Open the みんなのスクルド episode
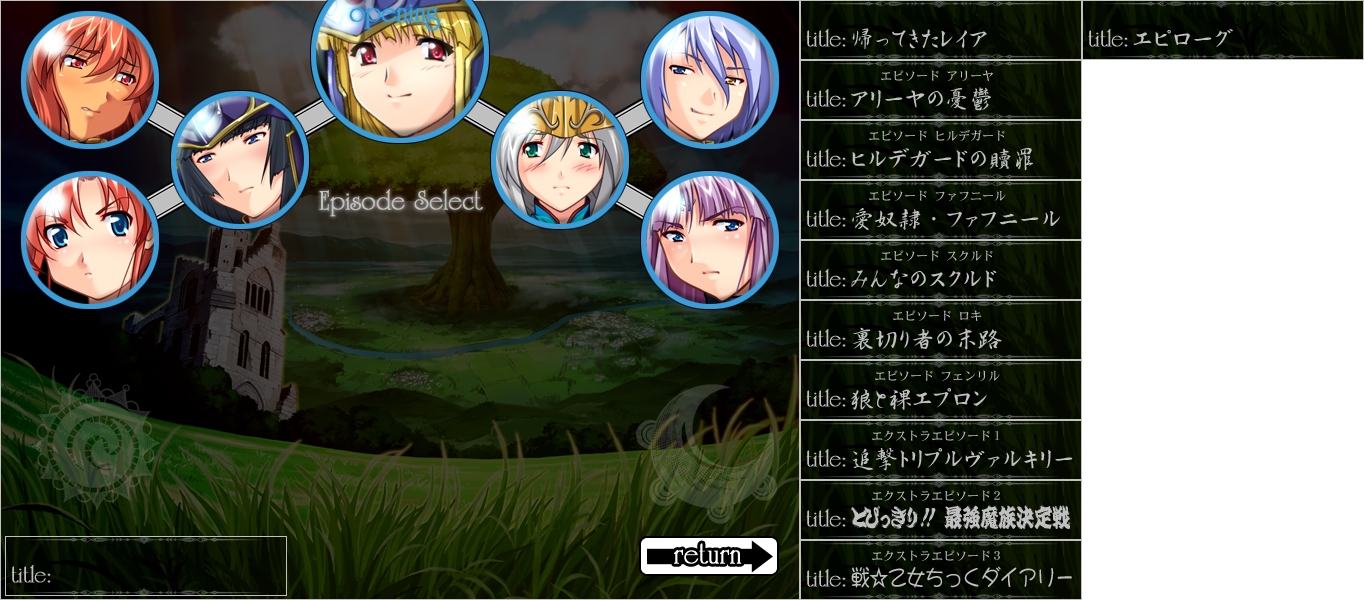This screenshot has height=600, width=1364. [940, 271]
